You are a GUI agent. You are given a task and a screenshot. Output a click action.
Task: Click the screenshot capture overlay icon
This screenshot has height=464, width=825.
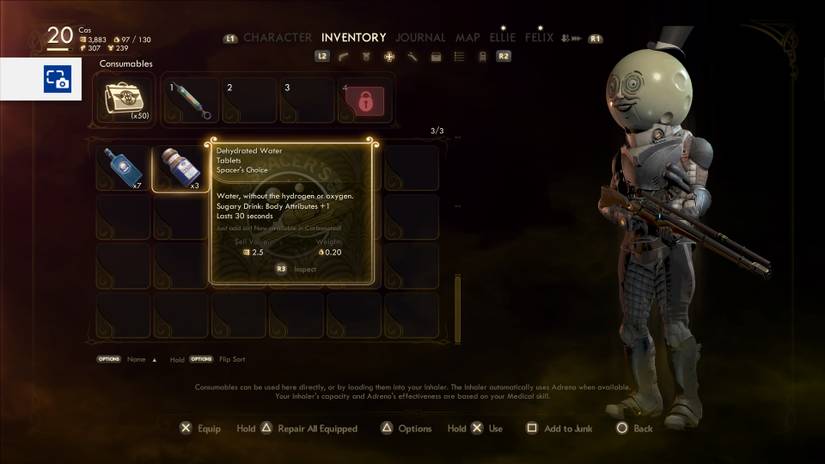[56, 79]
